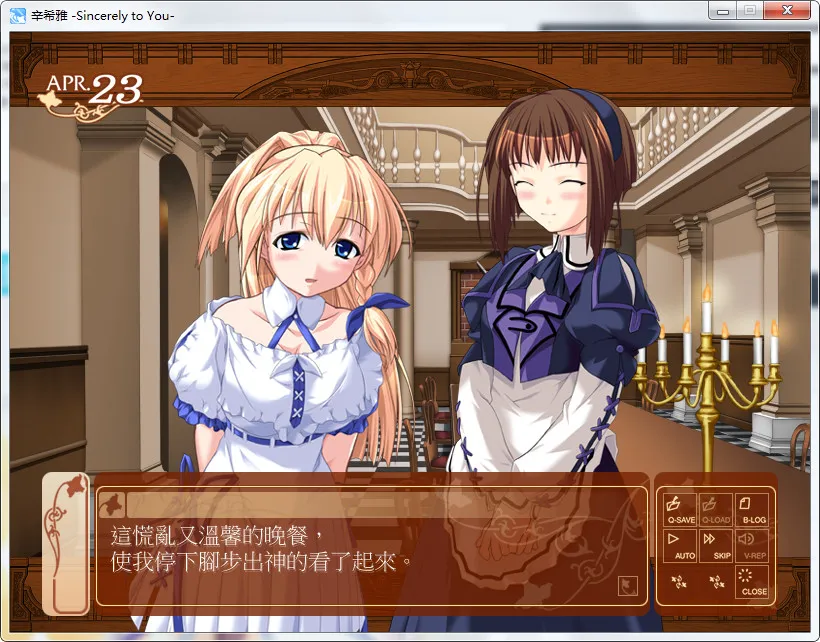
Task: Turn on AUTO text advance
Action: (x=680, y=545)
